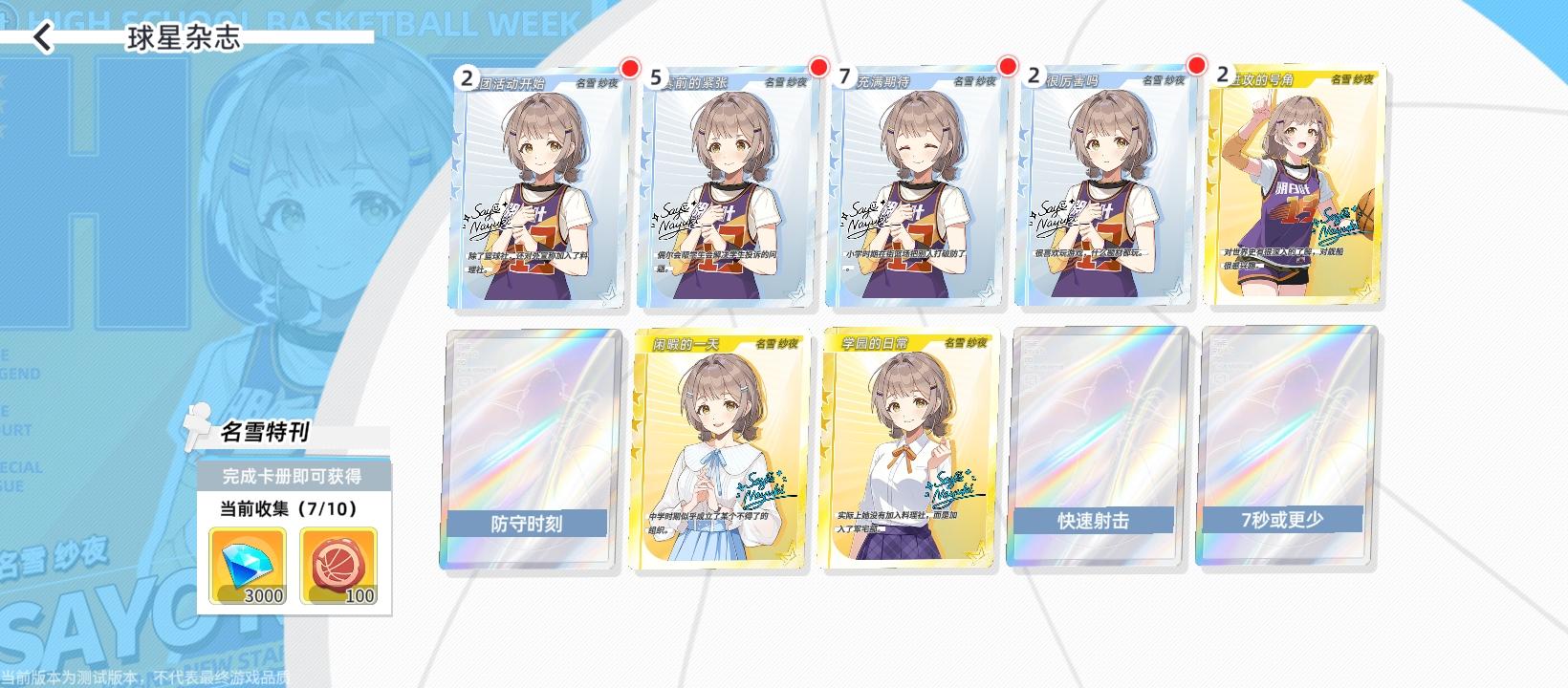Tap the red badge on the 很厉害吗 card
The width and height of the screenshot is (1568, 688).
pos(1198,67)
